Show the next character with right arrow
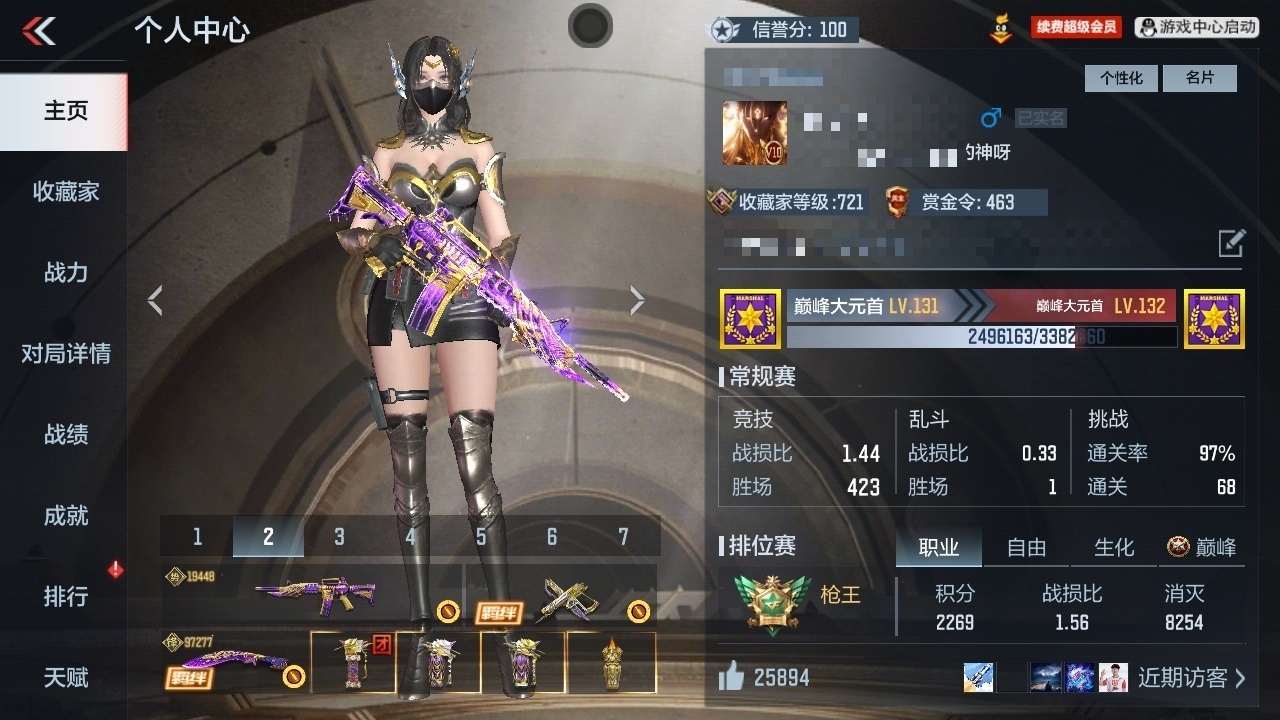This screenshot has width=1280, height=720. click(x=637, y=300)
